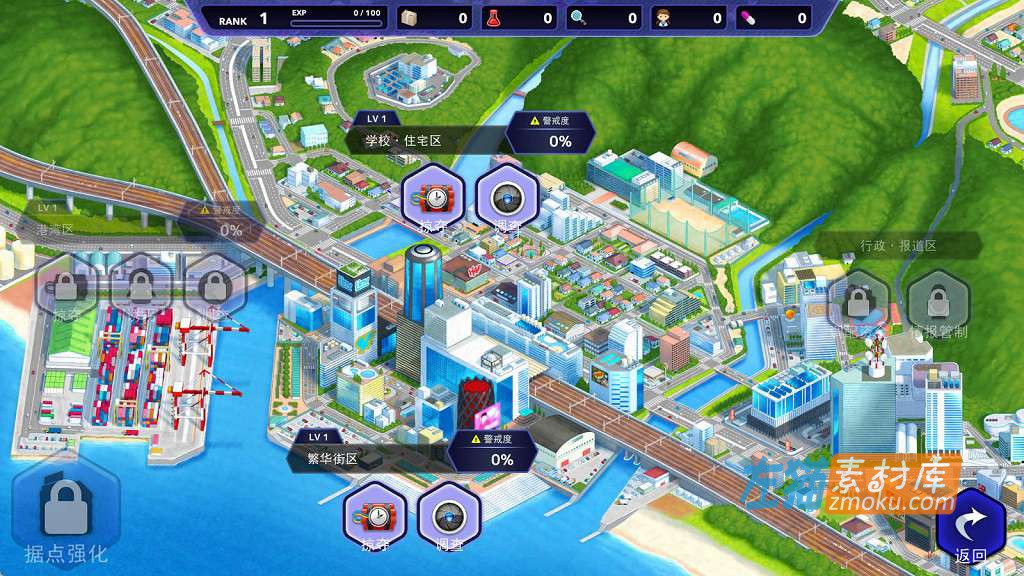Select the locked 情报管制 button

point(938,302)
